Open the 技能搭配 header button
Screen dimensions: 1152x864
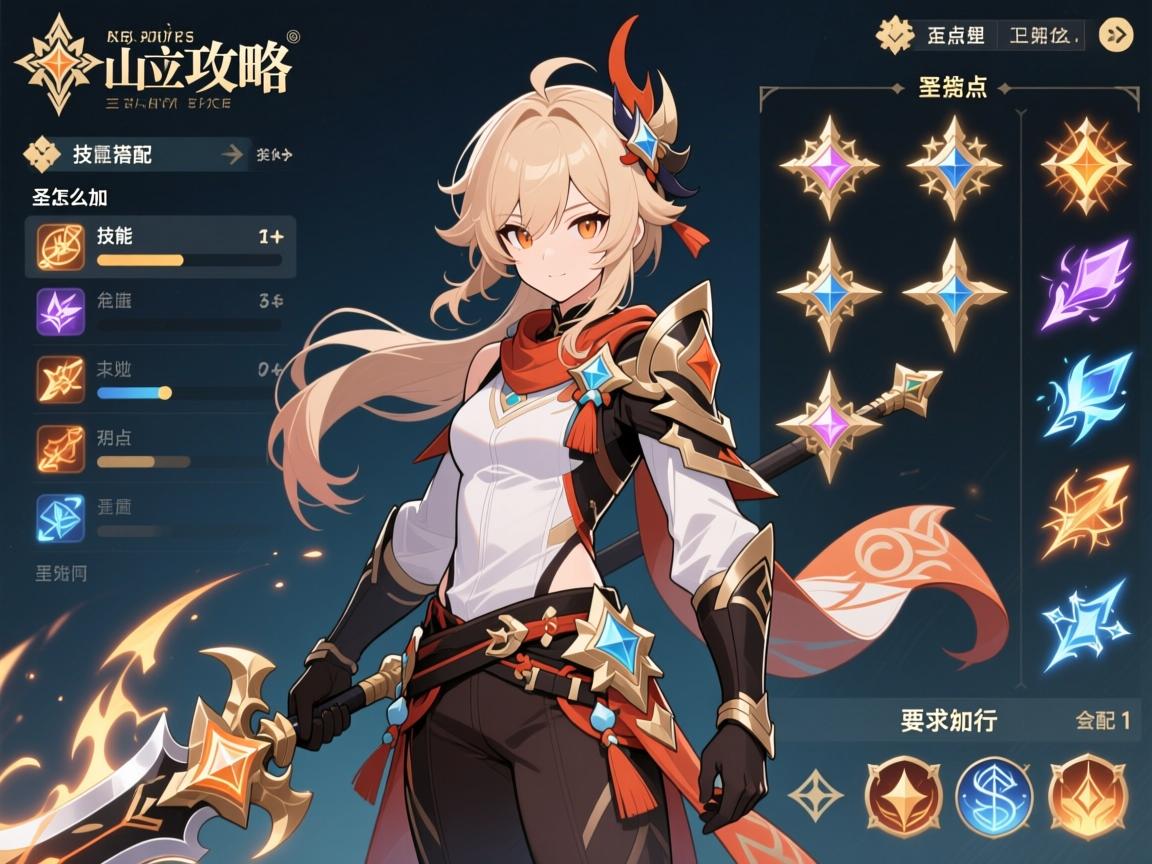(x=135, y=154)
